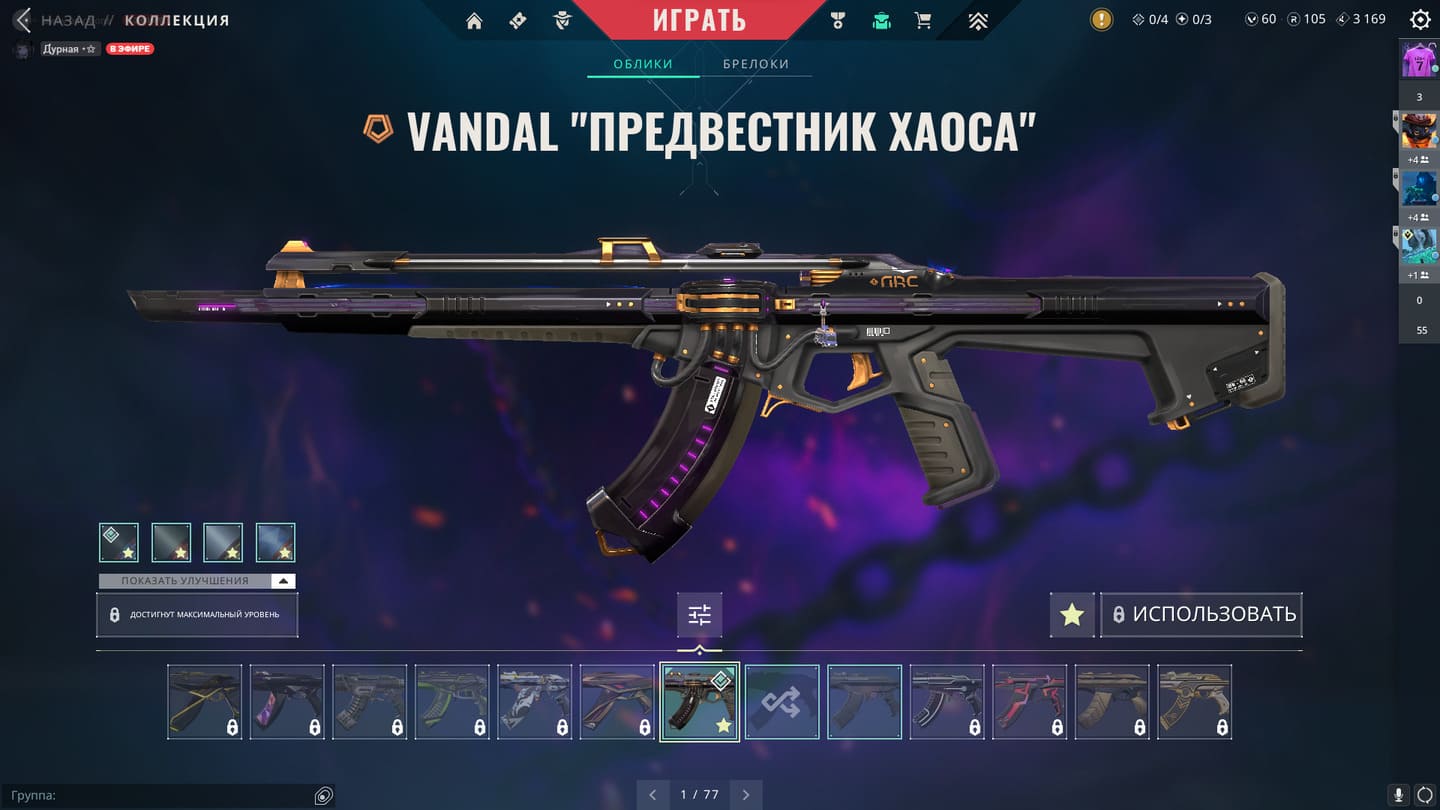Hit the red ИГРАТЬ button
The width and height of the screenshot is (1440, 810).
[699, 20]
